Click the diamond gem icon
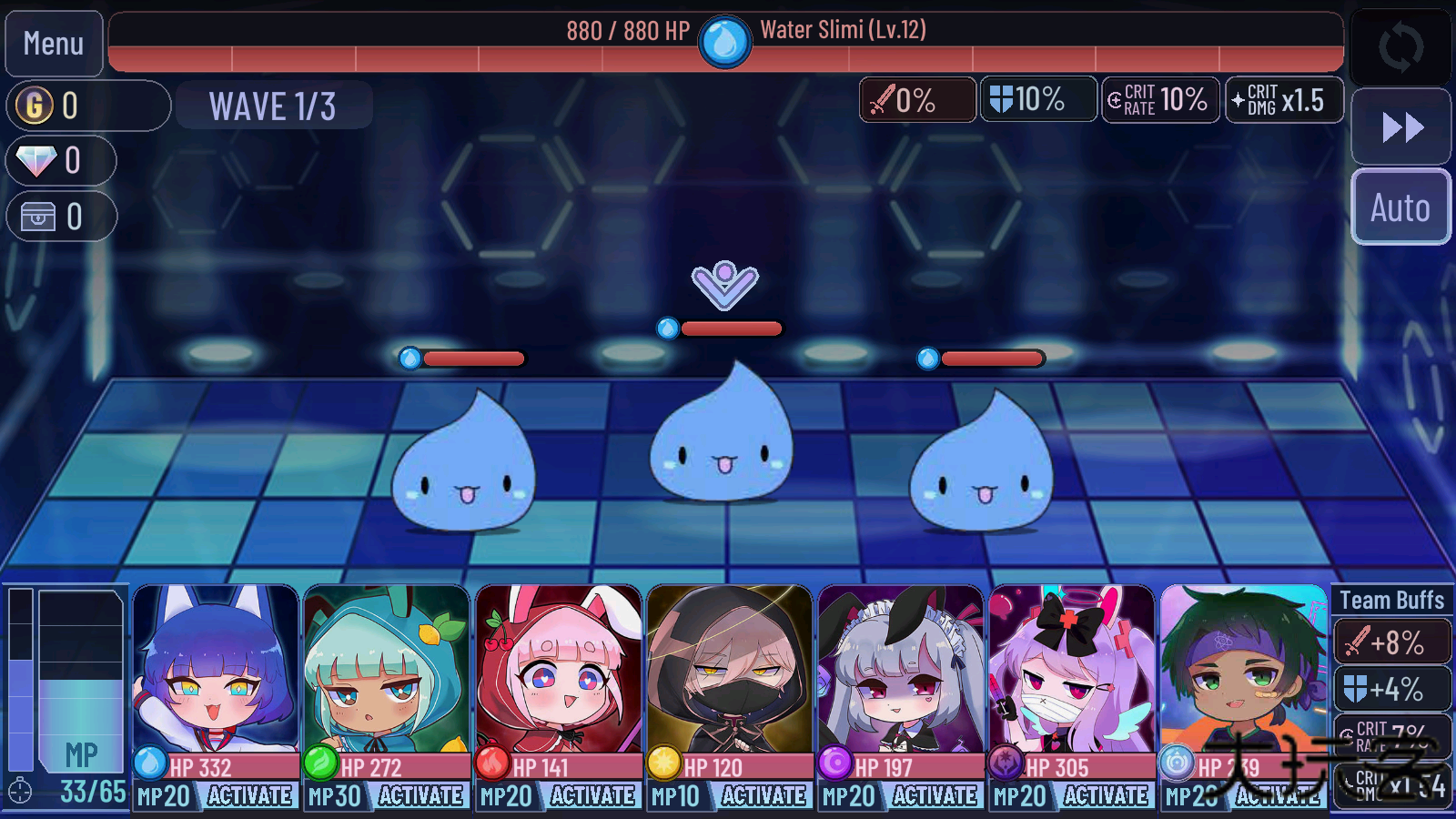1456x819 pixels. point(35,161)
